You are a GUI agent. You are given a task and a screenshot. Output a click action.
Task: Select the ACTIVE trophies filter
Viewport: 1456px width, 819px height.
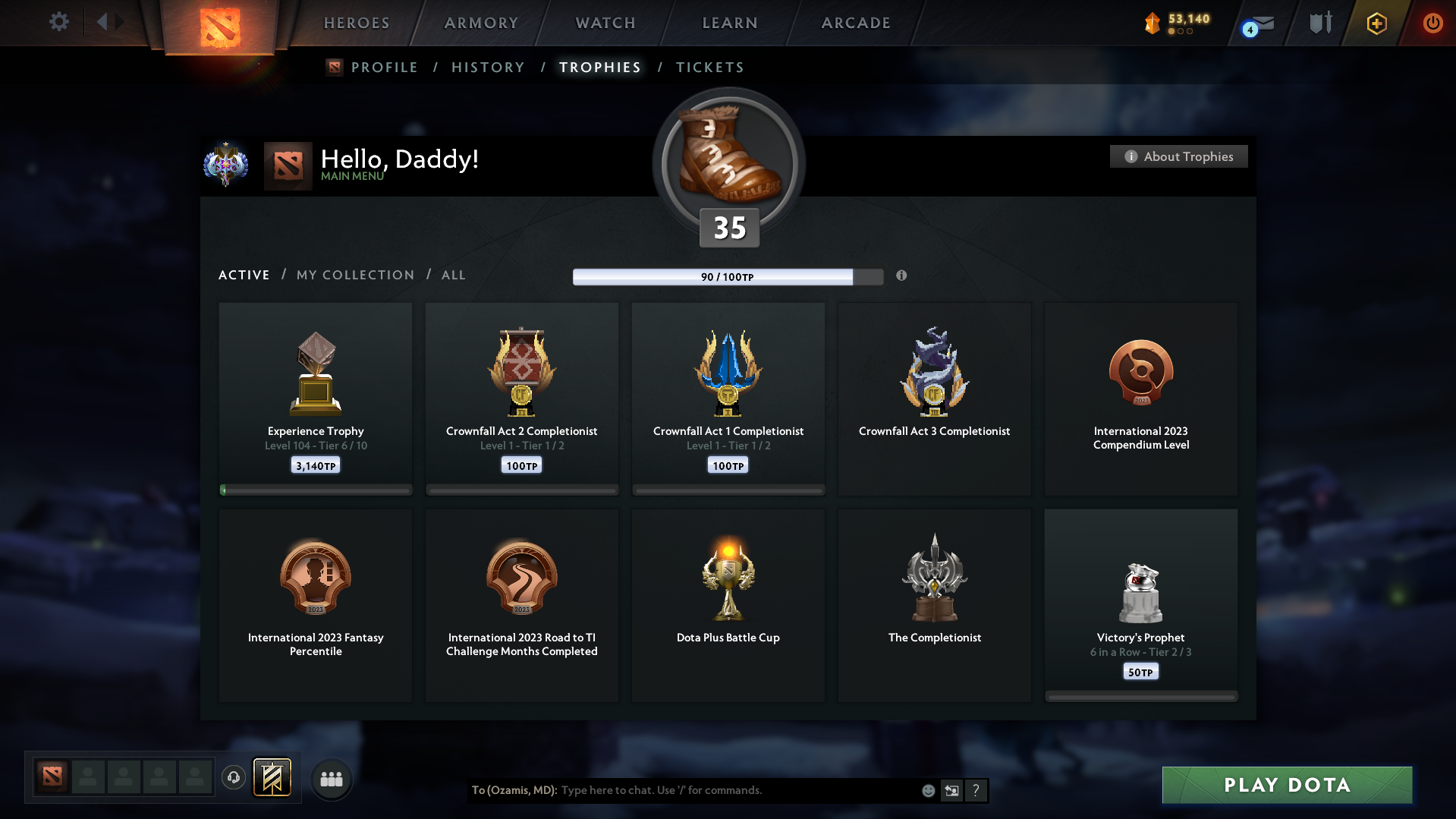[x=244, y=275]
